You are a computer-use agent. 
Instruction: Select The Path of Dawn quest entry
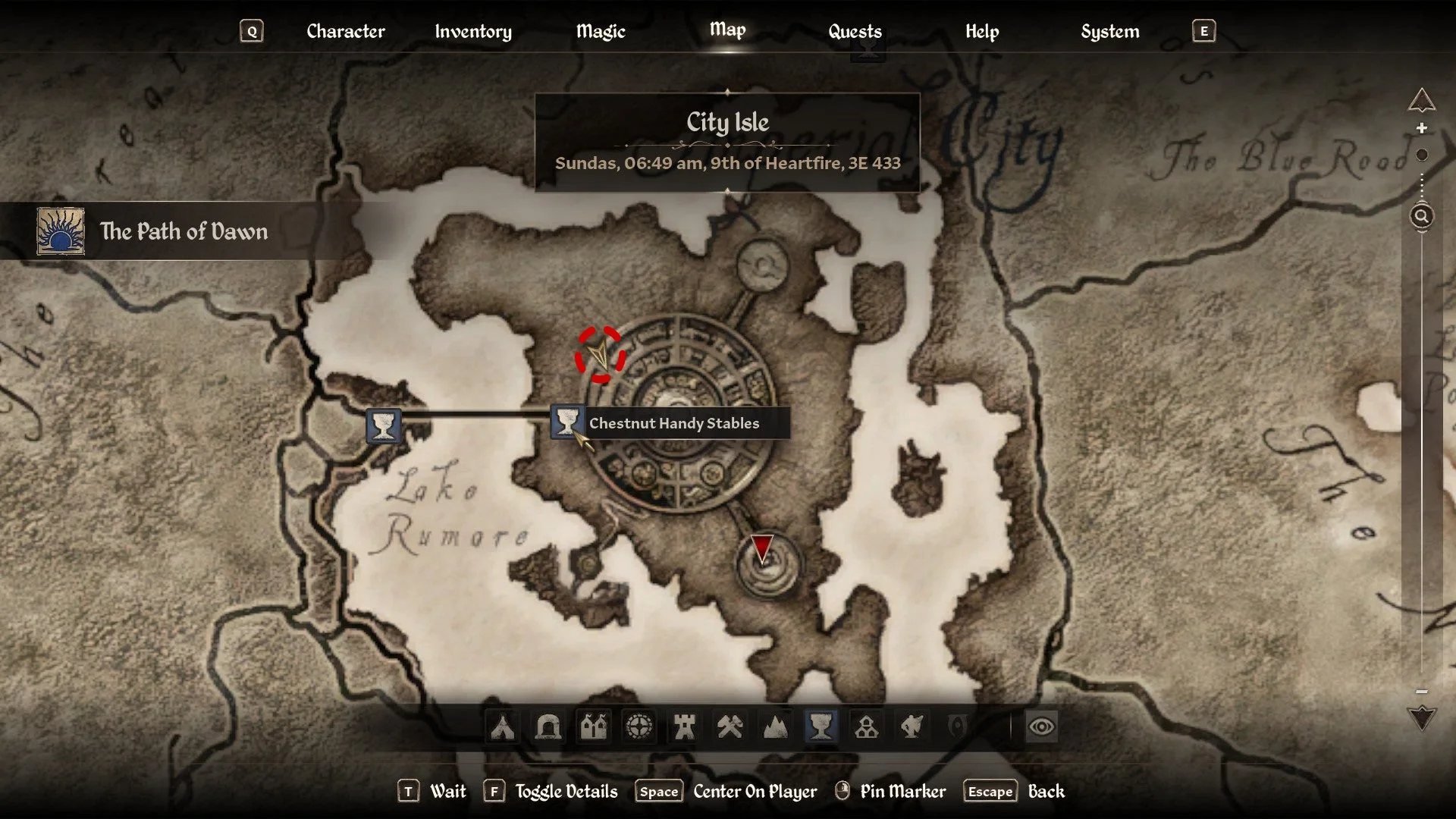184,231
